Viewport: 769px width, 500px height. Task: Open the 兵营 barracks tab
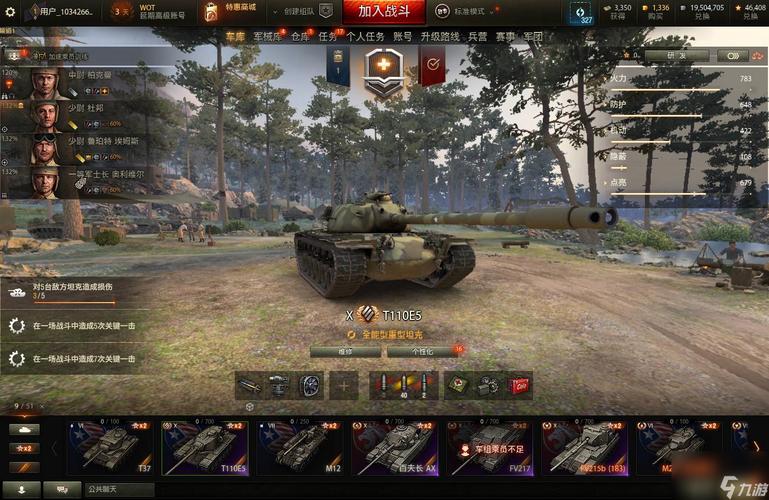(x=478, y=37)
